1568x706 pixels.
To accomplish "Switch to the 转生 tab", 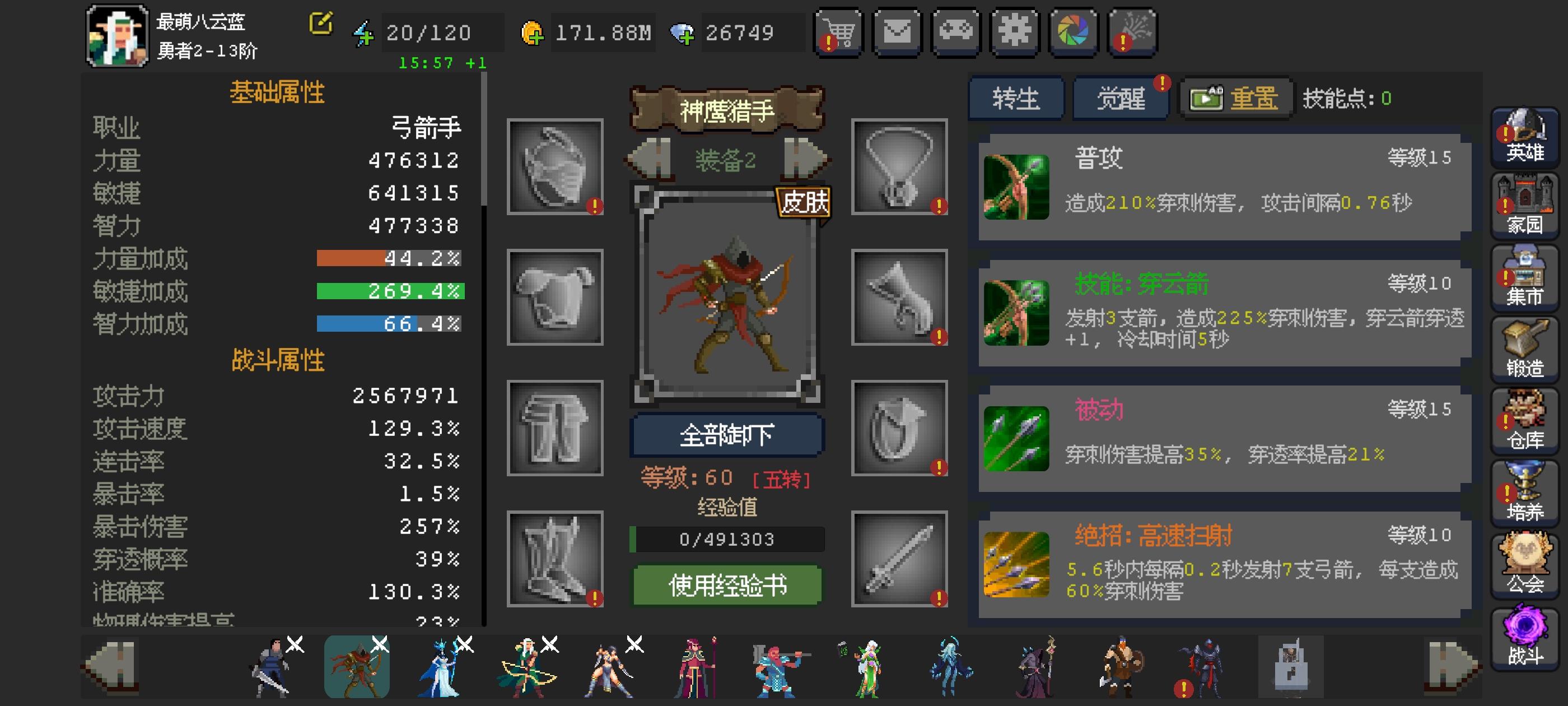I will pyautogui.click(x=1015, y=97).
